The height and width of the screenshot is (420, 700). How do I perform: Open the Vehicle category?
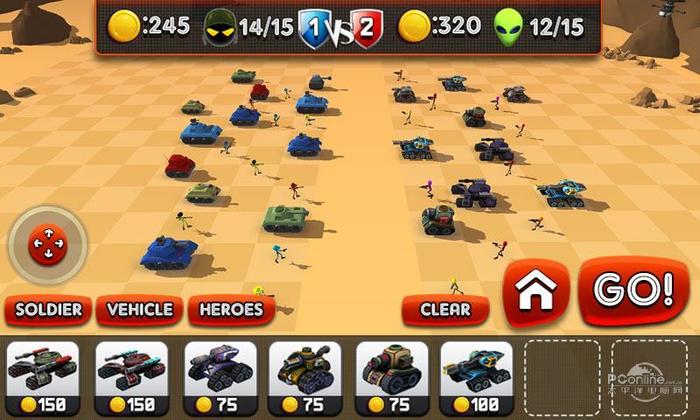(140, 310)
